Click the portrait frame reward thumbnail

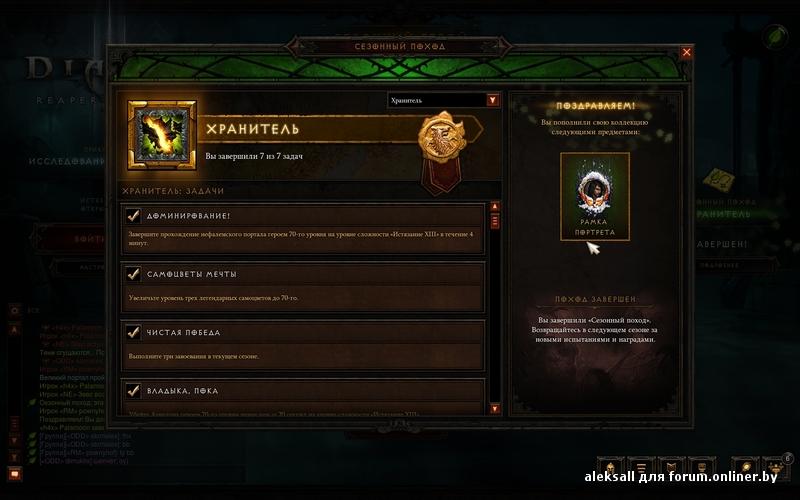(595, 196)
